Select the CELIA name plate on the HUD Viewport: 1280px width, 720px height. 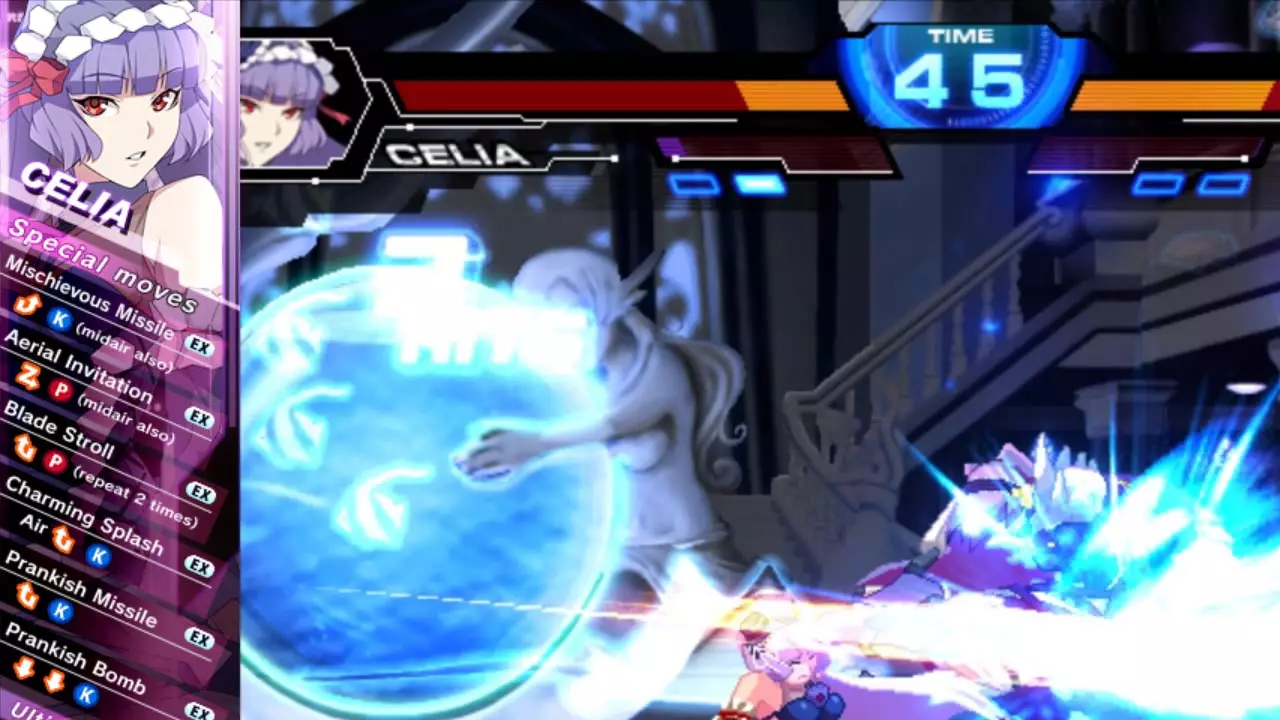pyautogui.click(x=455, y=155)
